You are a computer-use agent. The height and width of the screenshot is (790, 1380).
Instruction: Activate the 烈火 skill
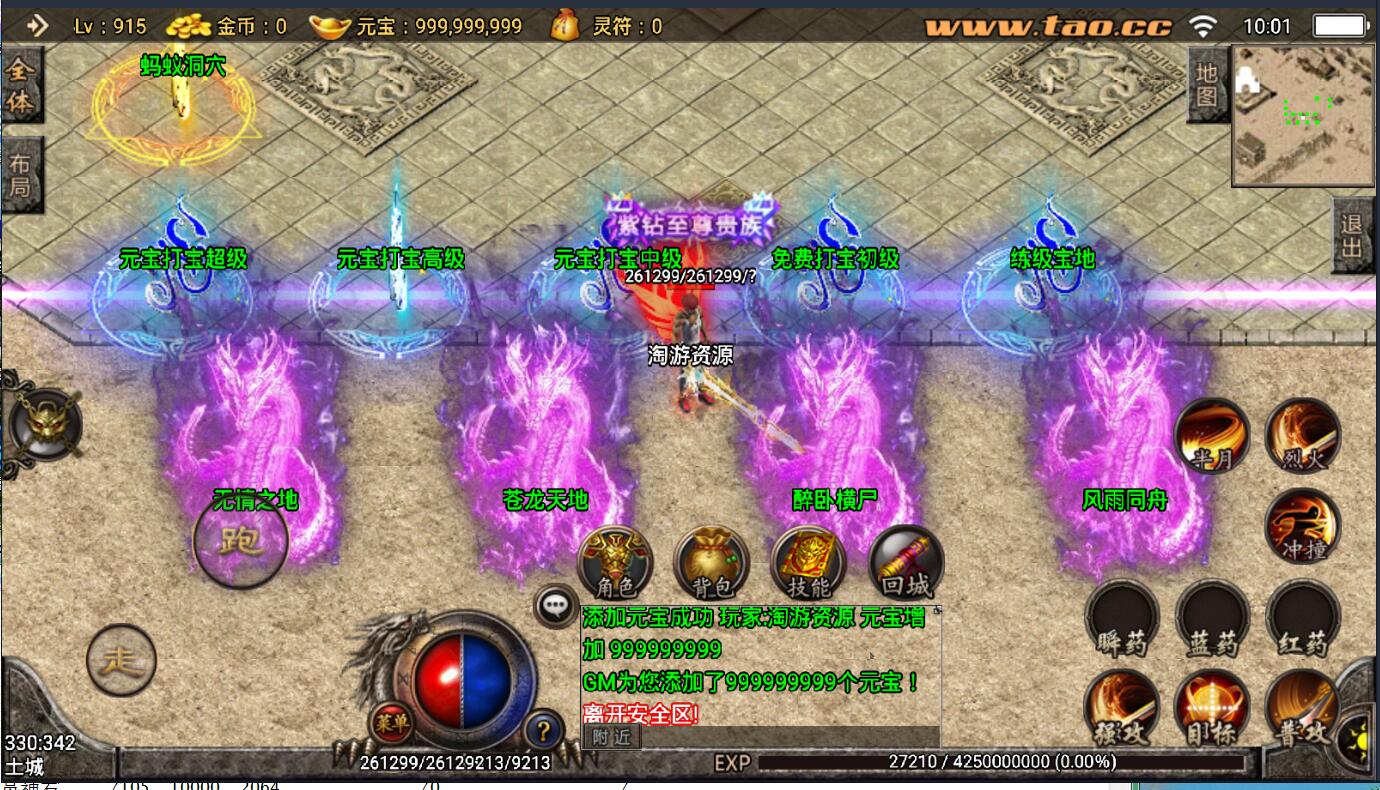pyautogui.click(x=1302, y=436)
